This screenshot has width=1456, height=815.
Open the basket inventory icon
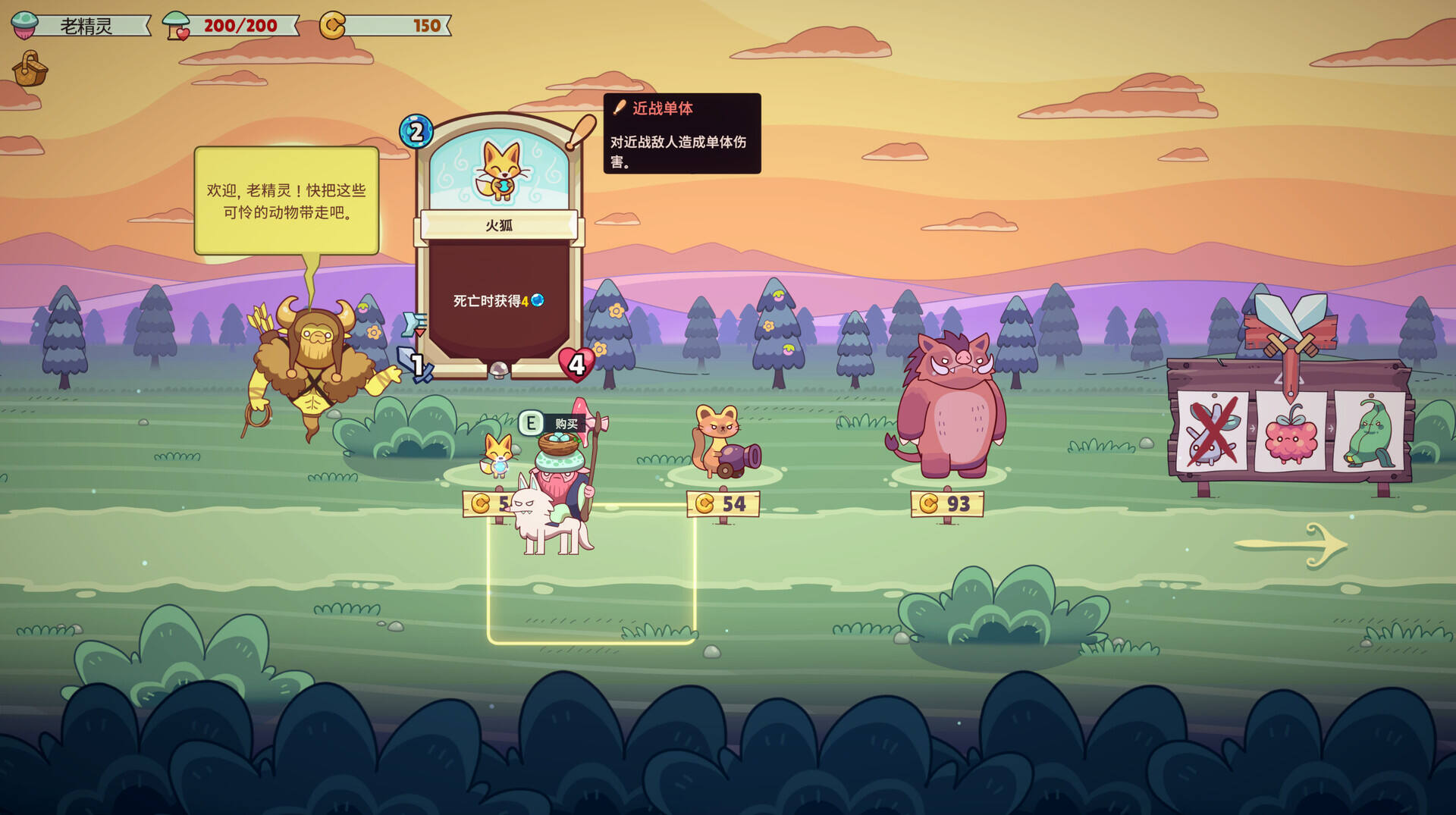click(30, 70)
